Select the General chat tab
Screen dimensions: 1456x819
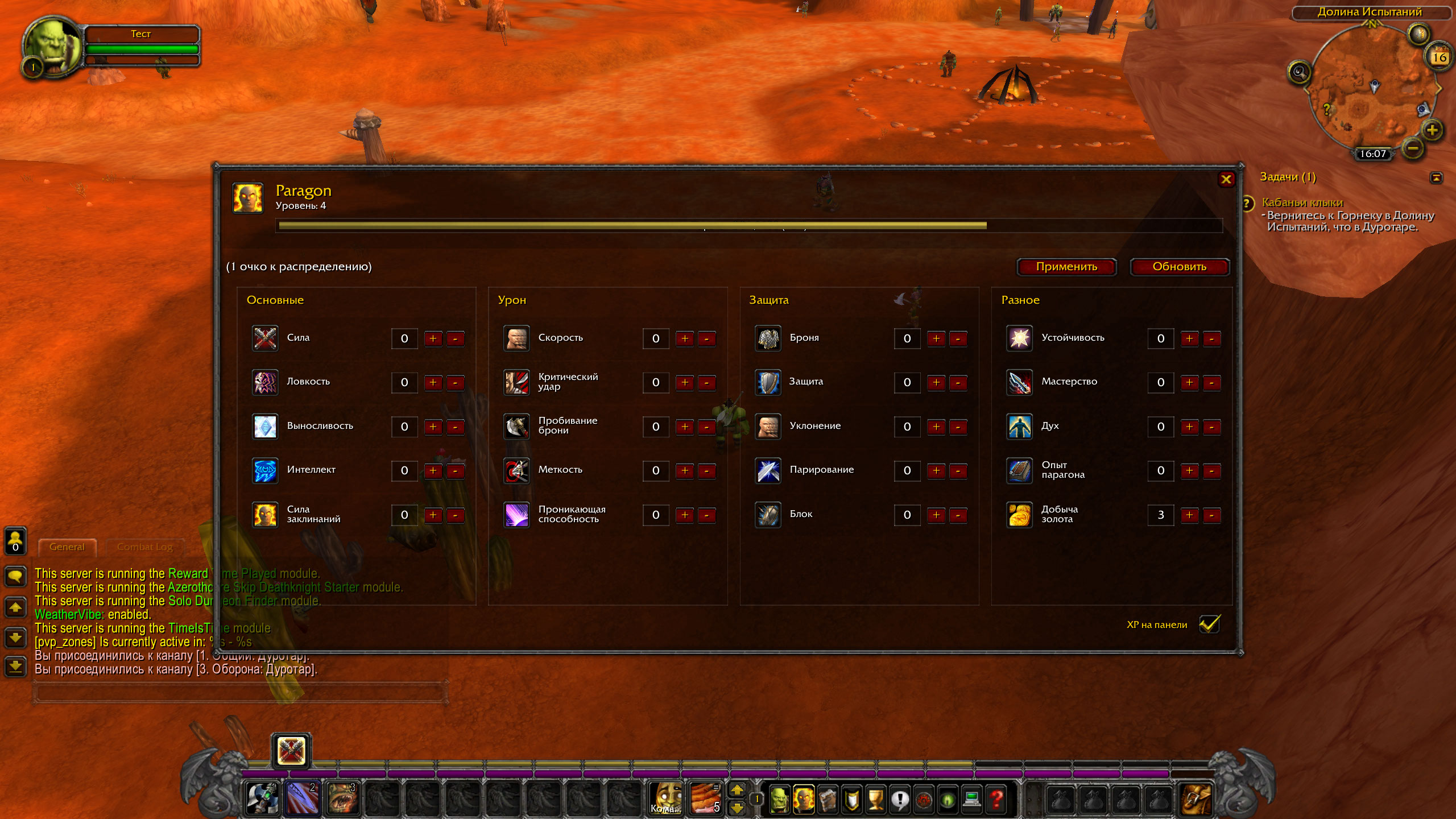[67, 547]
